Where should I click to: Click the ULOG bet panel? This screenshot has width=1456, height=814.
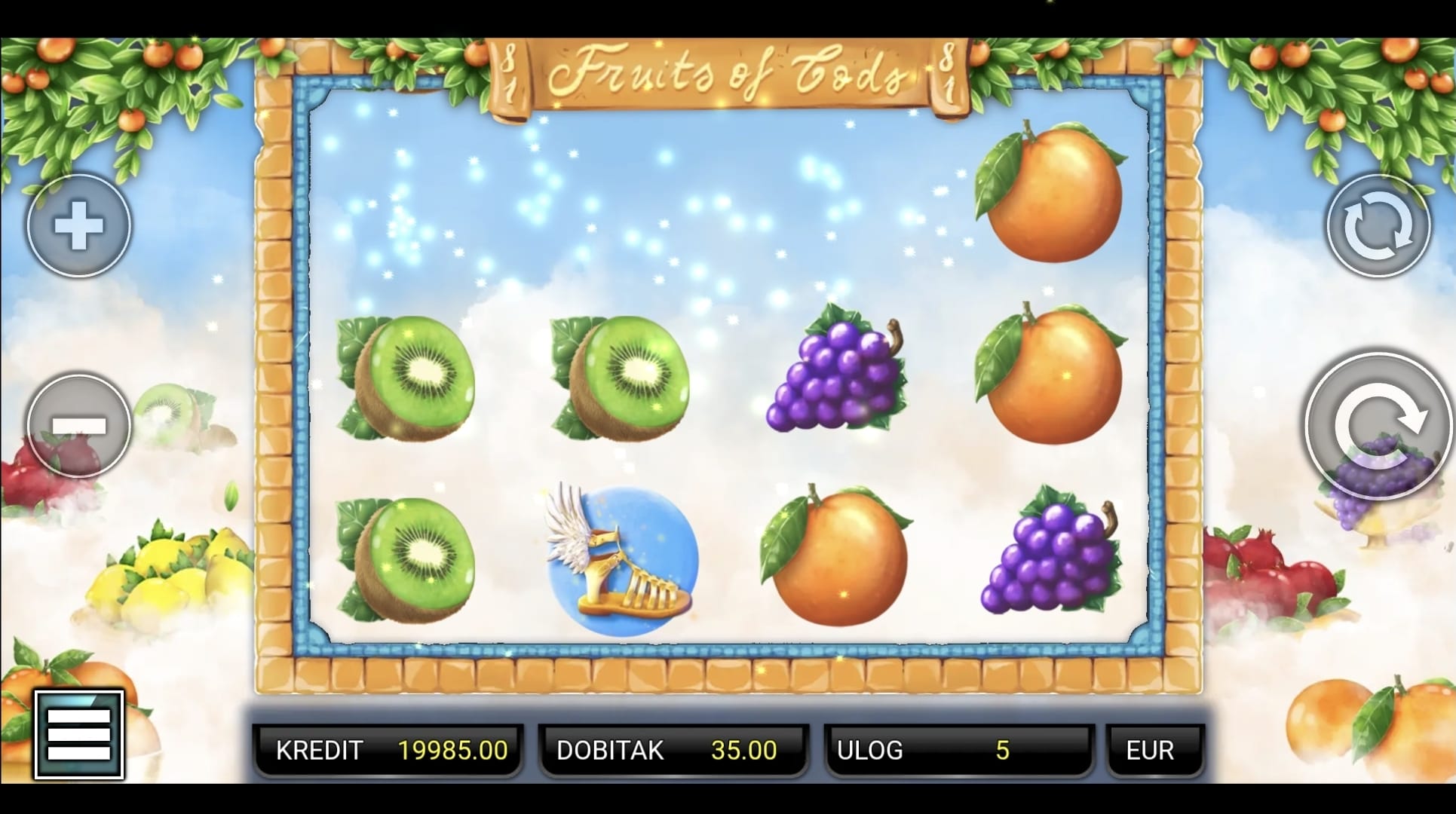point(959,750)
